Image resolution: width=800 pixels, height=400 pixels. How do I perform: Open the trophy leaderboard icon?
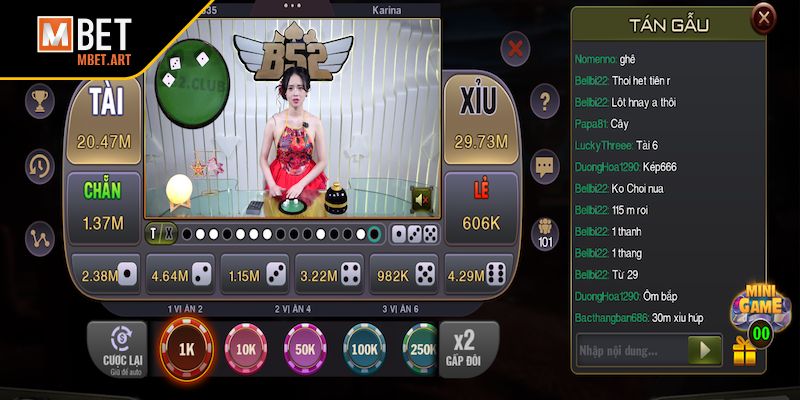click(41, 100)
